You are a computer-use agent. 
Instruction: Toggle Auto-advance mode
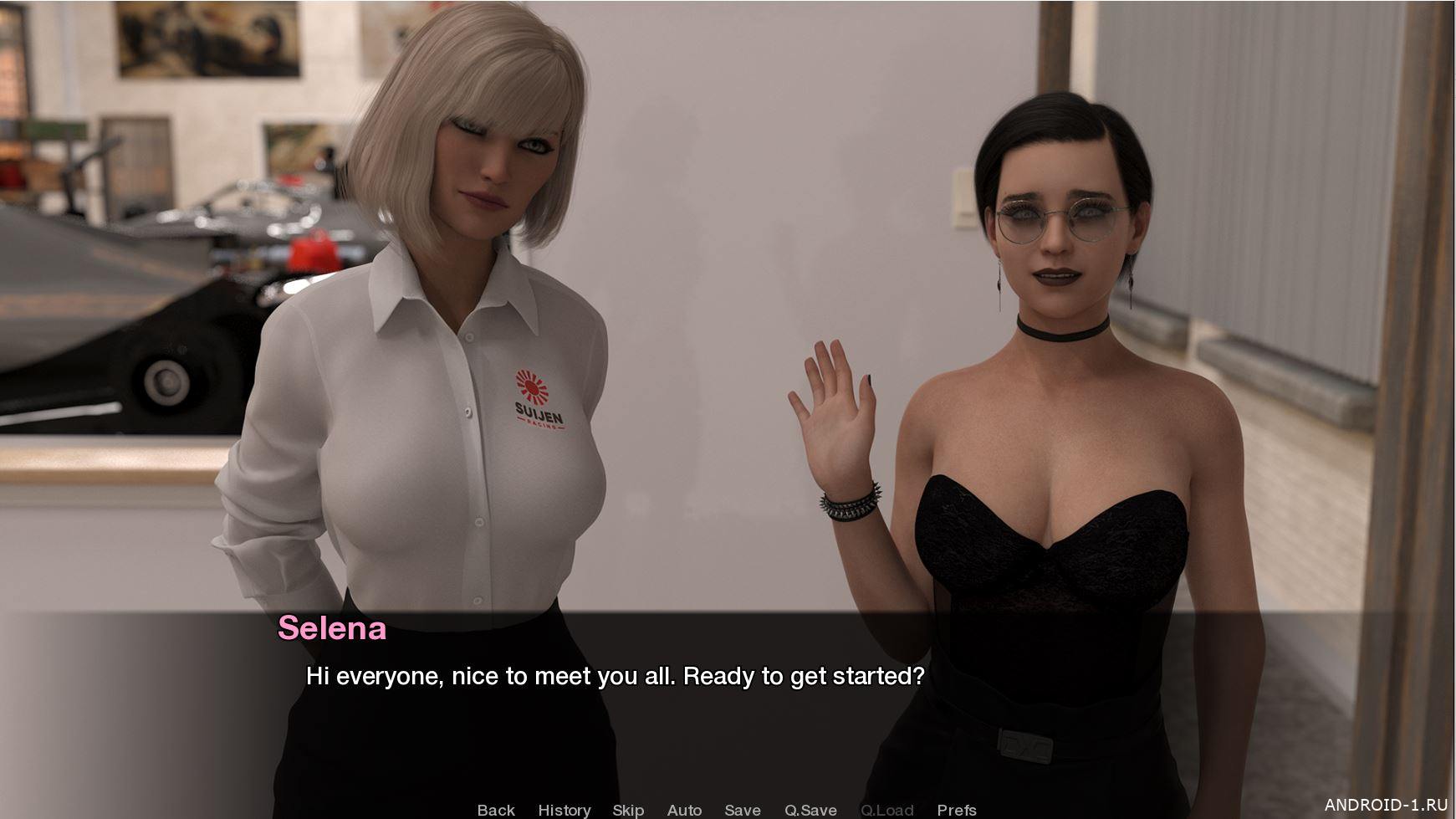click(x=684, y=810)
